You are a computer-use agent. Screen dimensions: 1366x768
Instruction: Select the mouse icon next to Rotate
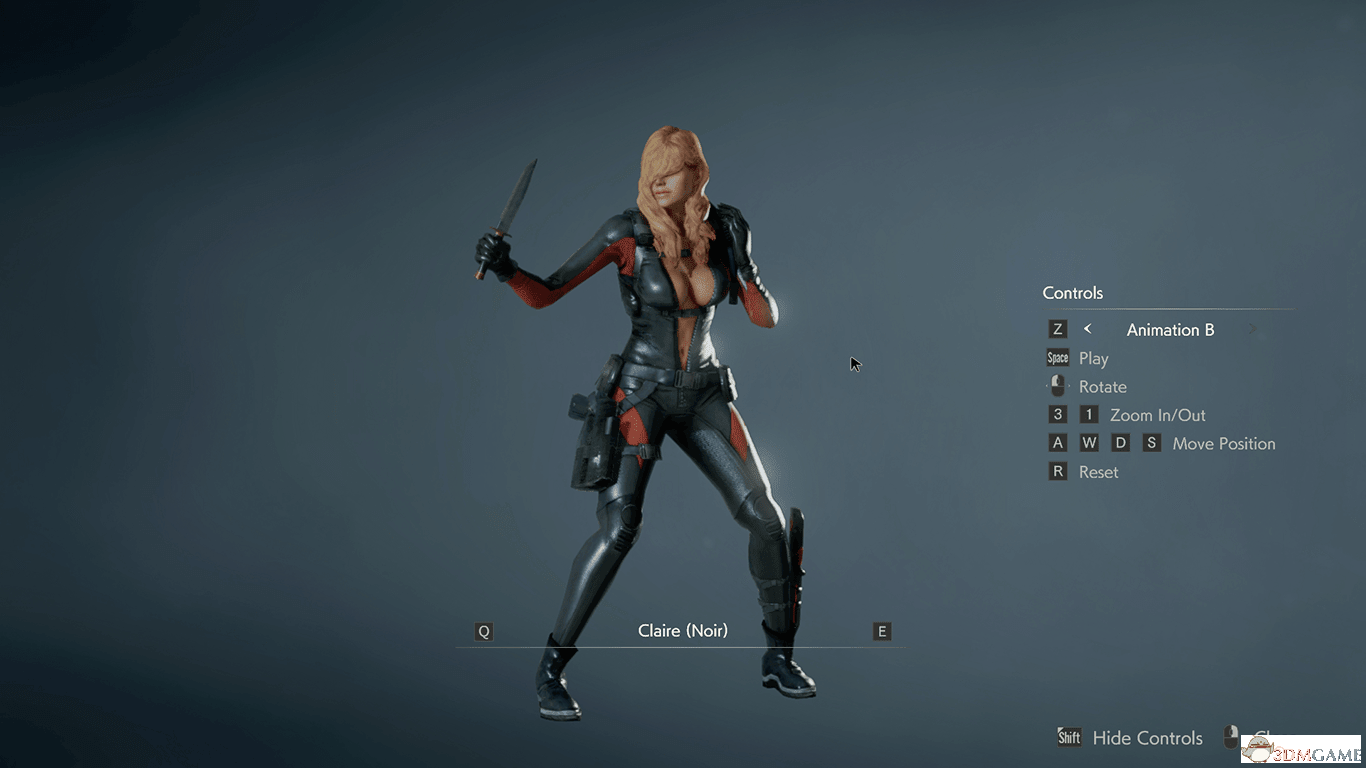point(1057,385)
